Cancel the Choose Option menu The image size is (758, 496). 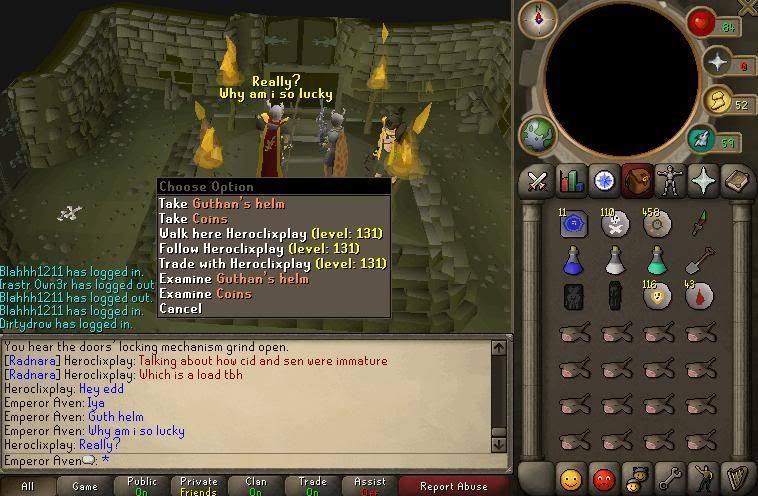point(180,308)
